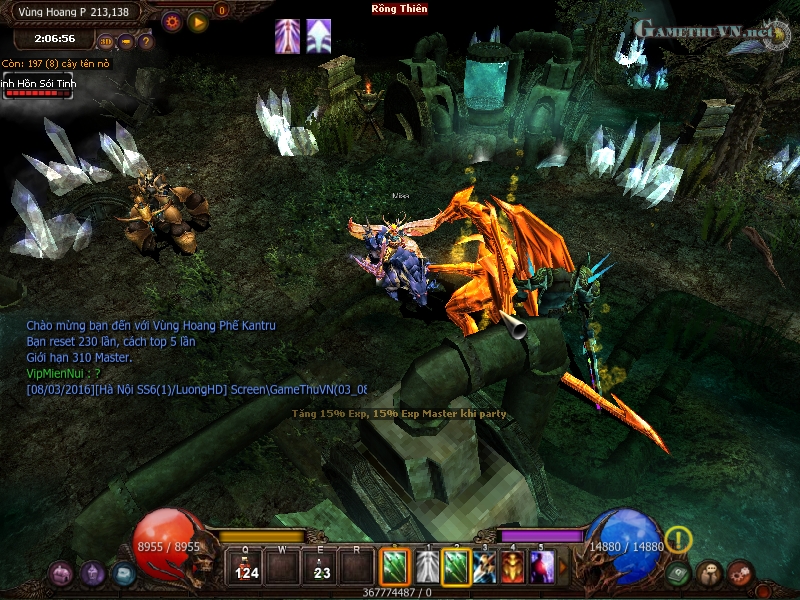Select the red armored figure skill in slot 4
Image resolution: width=800 pixels, height=600 pixels.
513,568
